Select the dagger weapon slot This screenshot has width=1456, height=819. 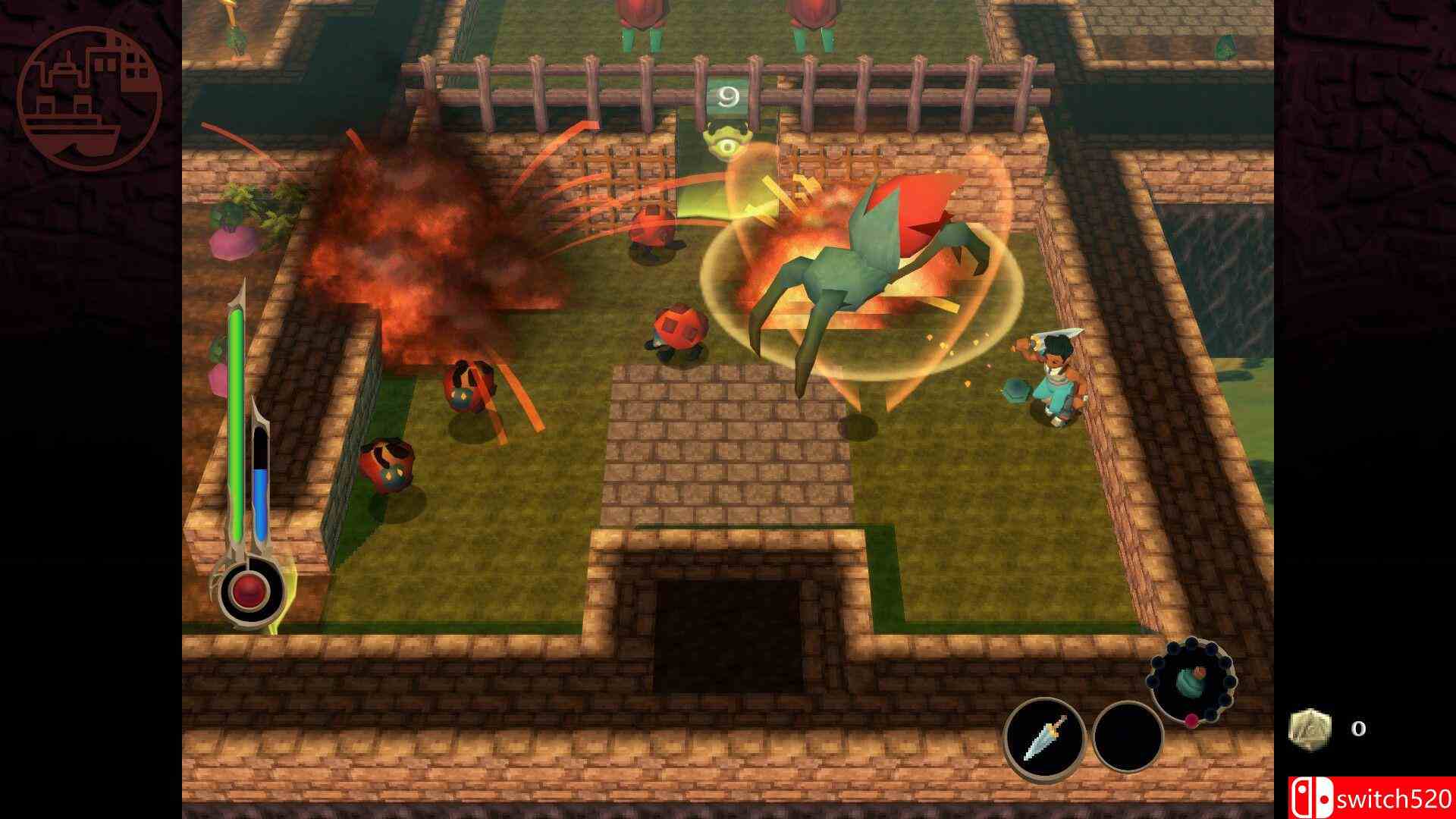click(1044, 737)
